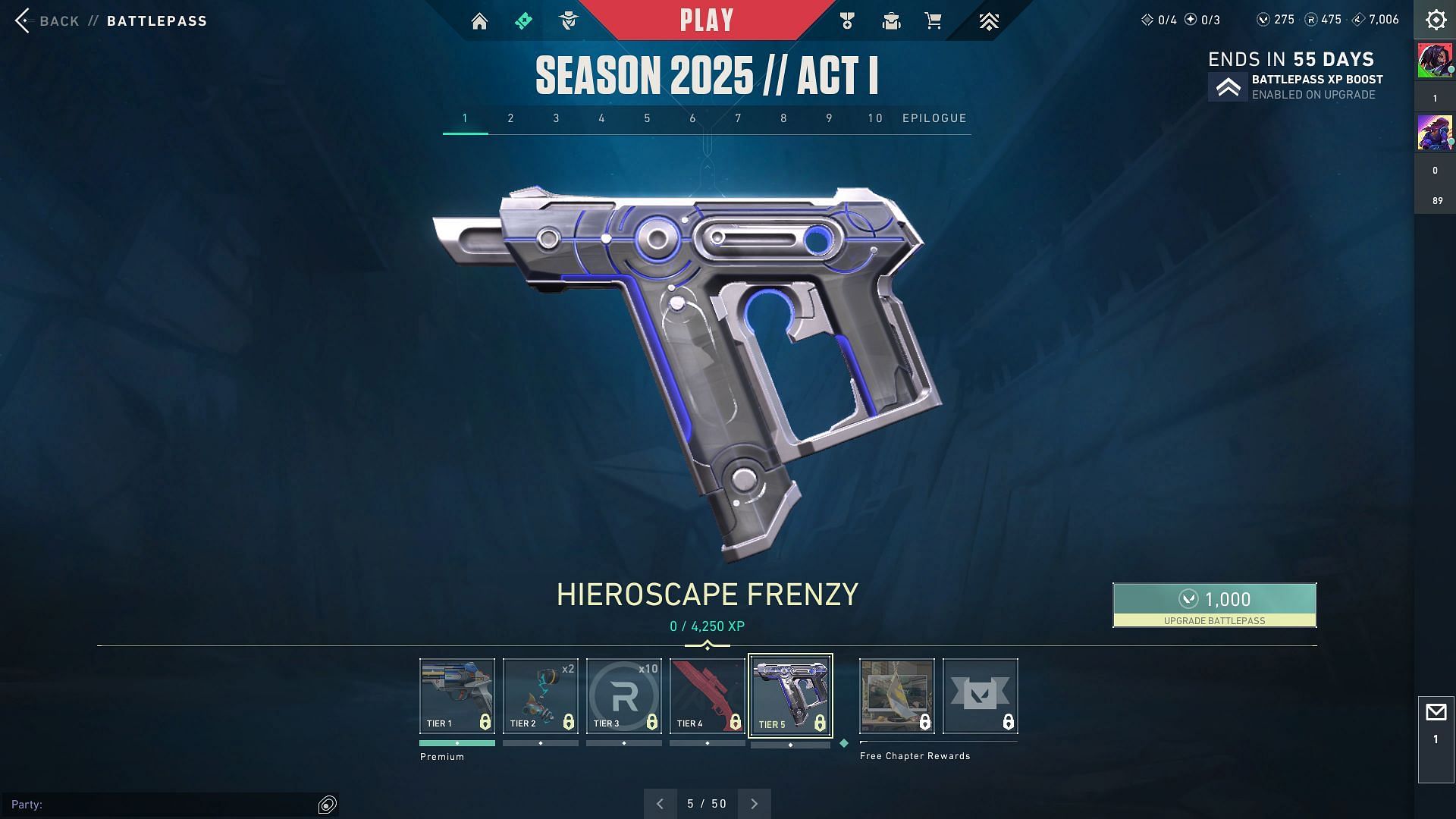Click the big red PLAY button
This screenshot has height=819, width=1456.
pyautogui.click(x=707, y=20)
